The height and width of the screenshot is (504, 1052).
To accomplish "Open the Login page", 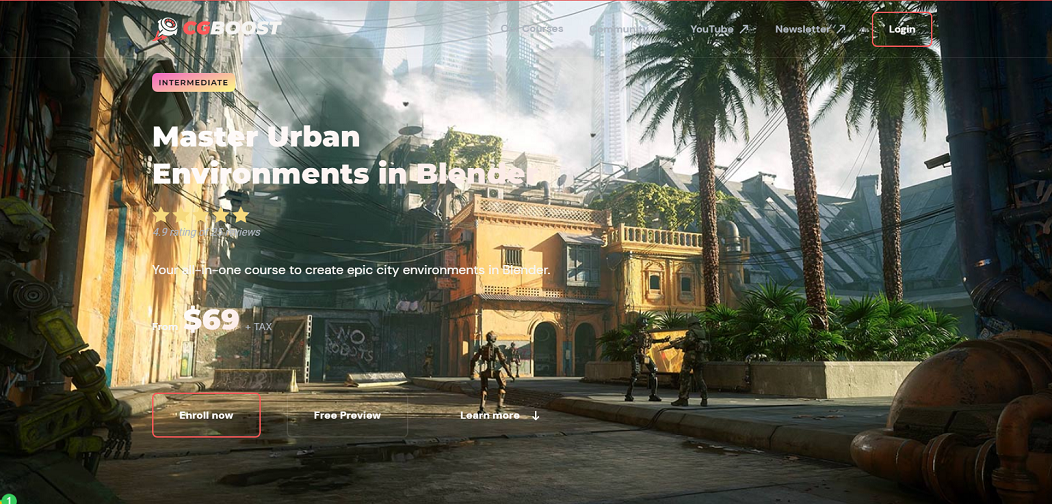I will tap(901, 29).
